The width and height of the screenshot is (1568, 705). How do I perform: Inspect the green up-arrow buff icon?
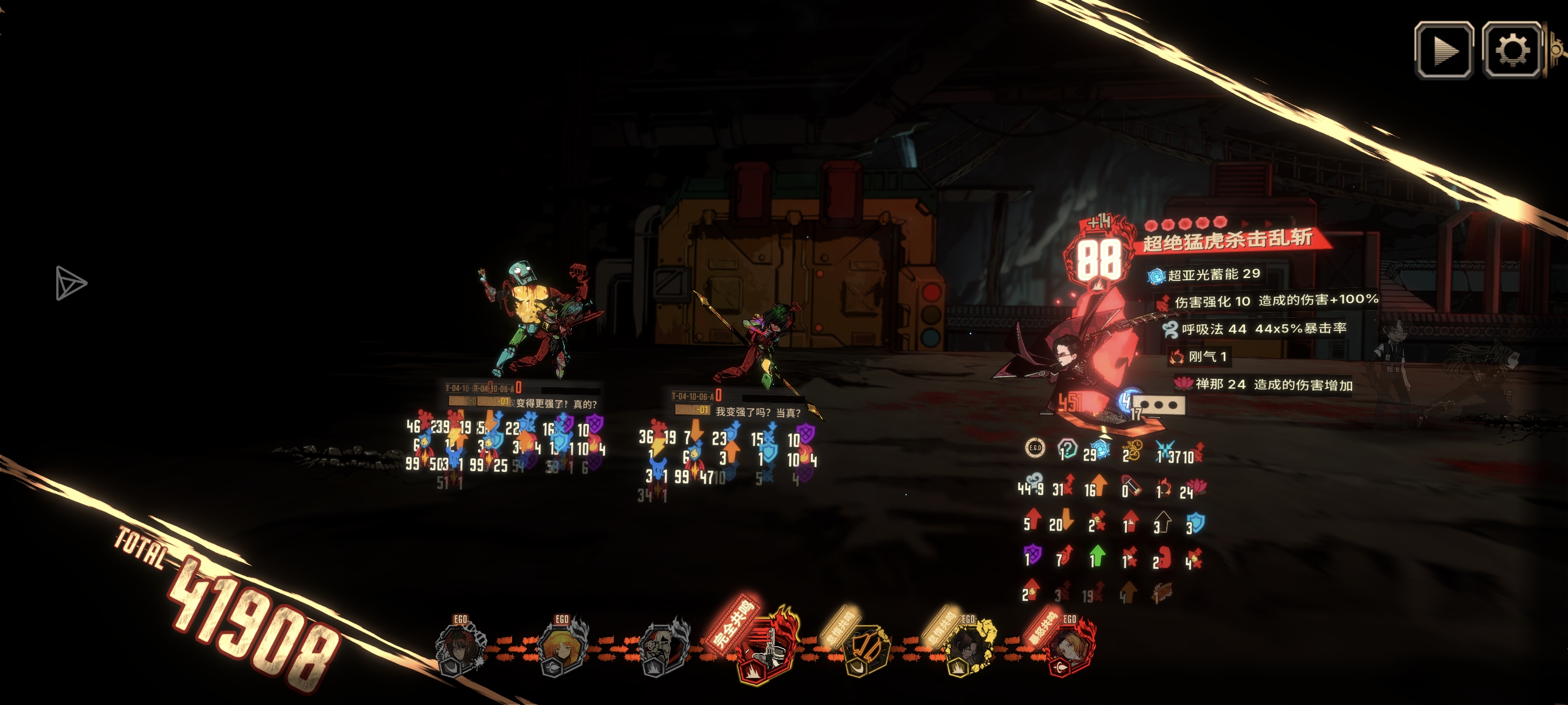1098,556
